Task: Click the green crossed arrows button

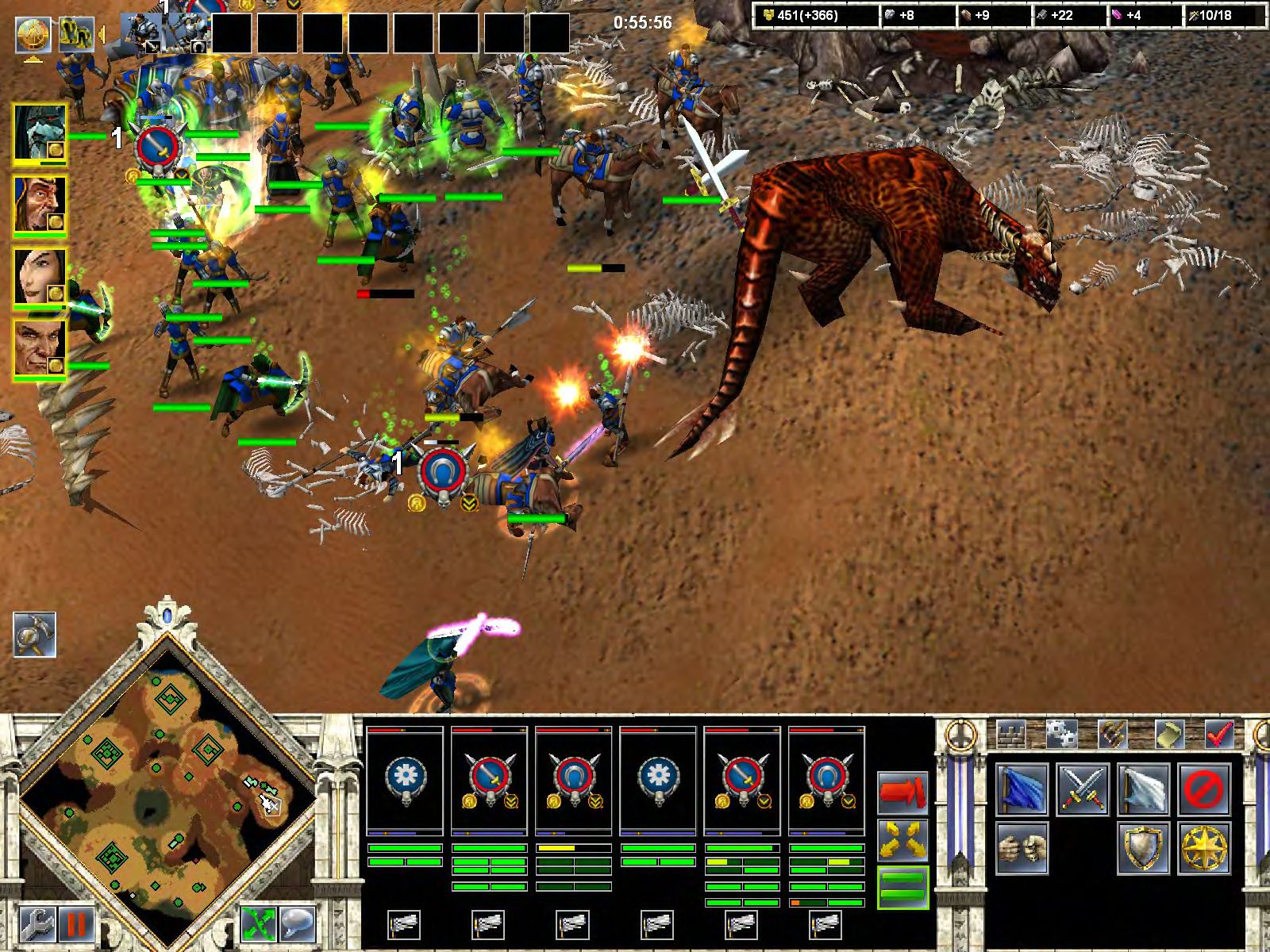Action: click(259, 924)
